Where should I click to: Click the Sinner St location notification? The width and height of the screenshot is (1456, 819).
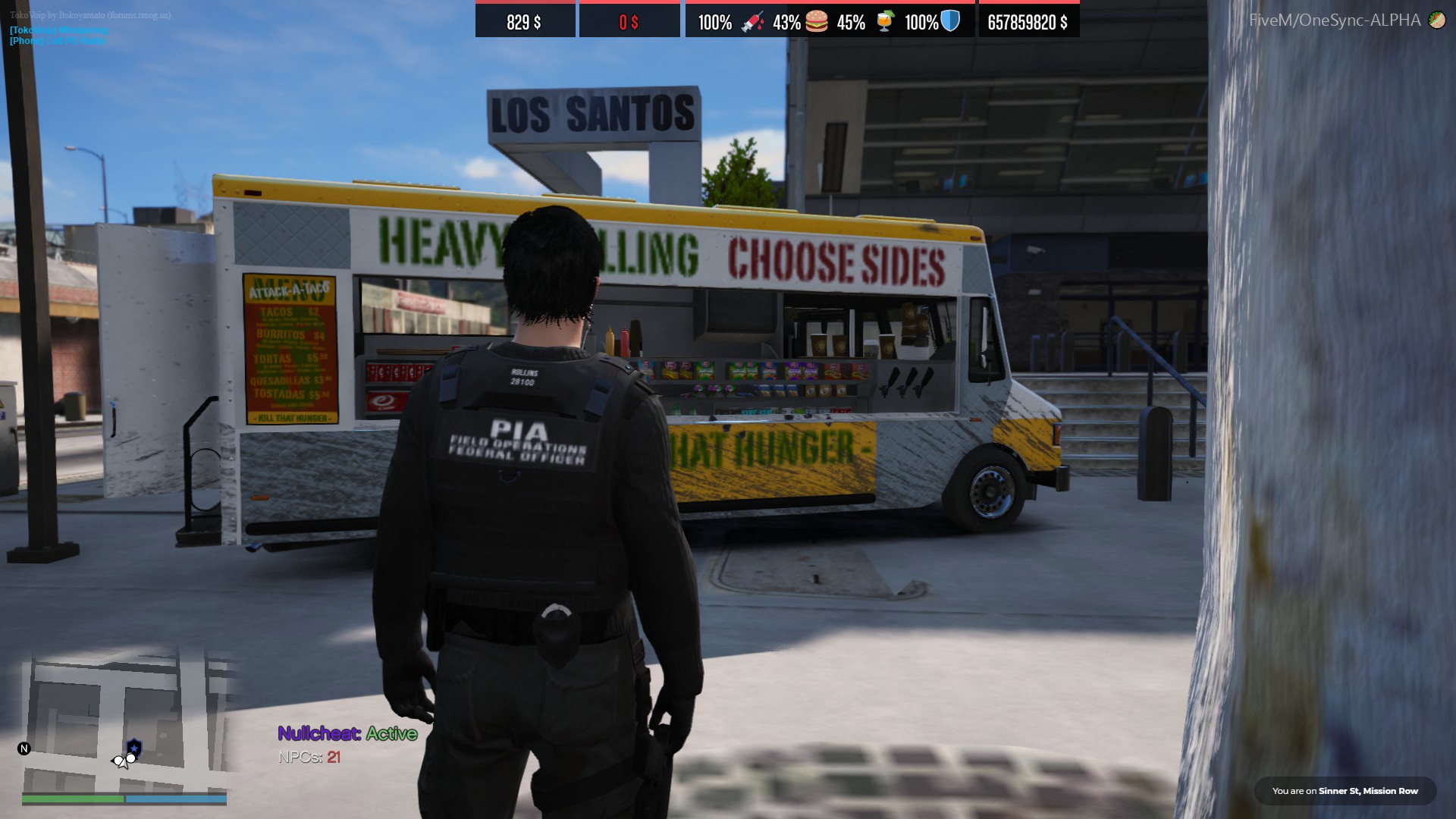click(x=1345, y=791)
